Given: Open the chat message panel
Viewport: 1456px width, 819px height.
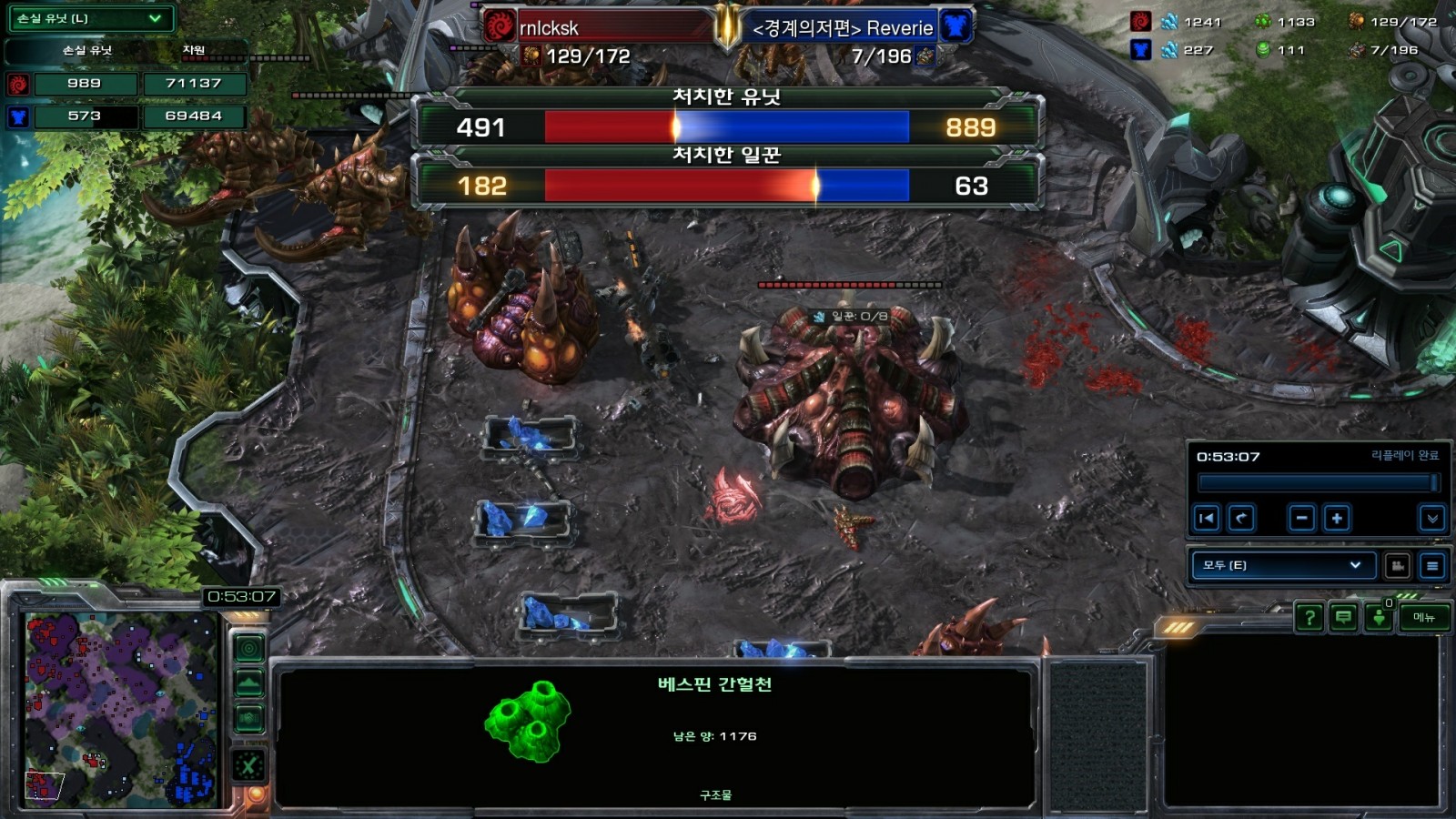Looking at the screenshot, I should pos(1343,618).
